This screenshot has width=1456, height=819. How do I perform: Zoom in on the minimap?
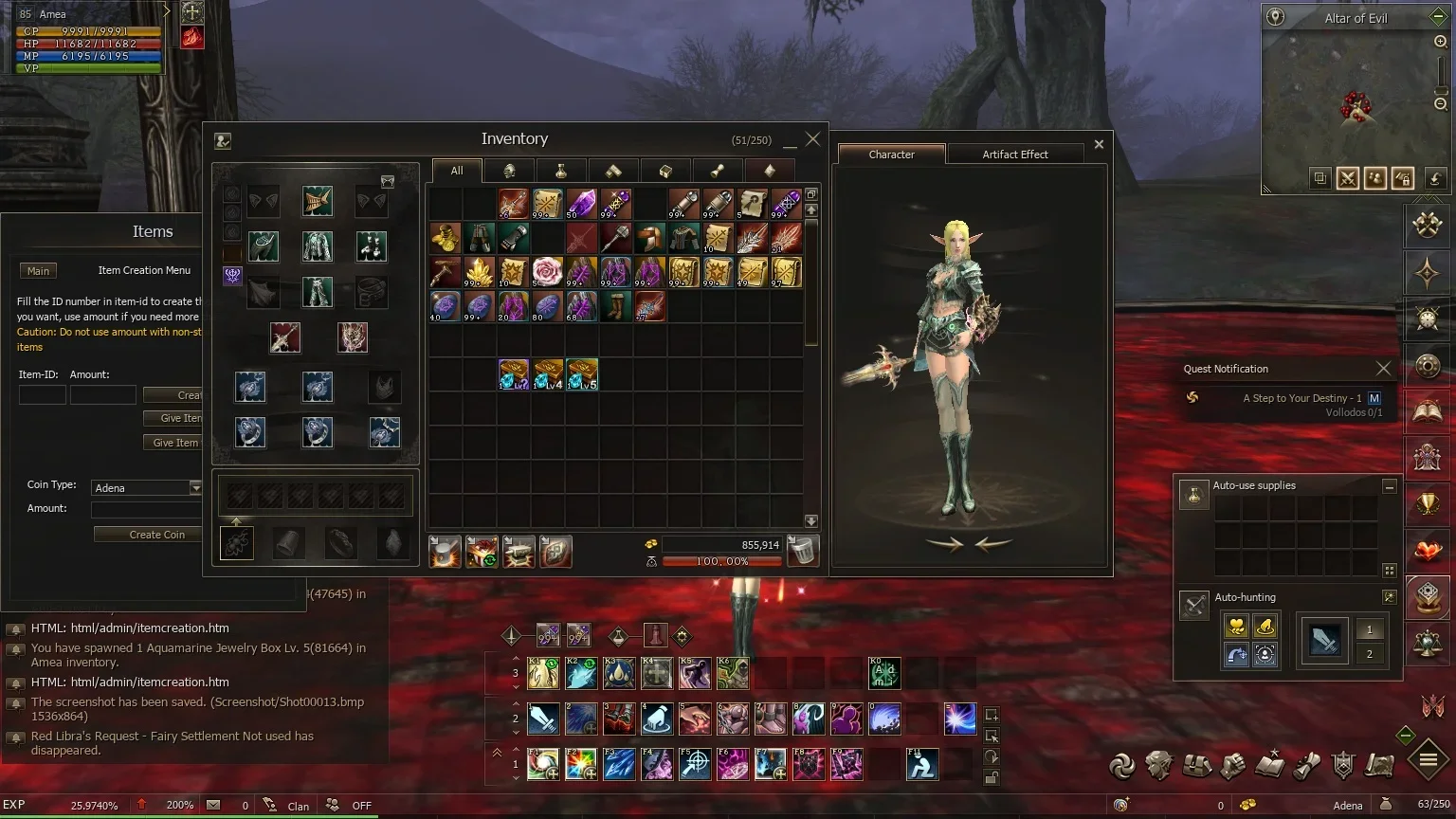pos(1440,42)
